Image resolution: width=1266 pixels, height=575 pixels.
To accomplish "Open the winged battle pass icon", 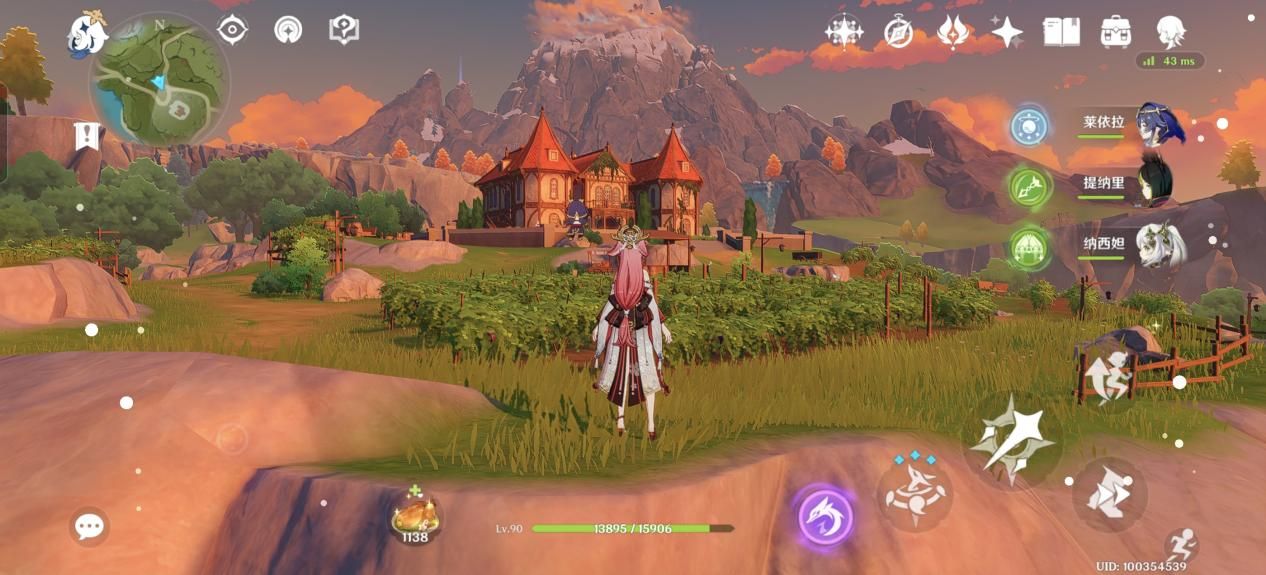I will [952, 32].
